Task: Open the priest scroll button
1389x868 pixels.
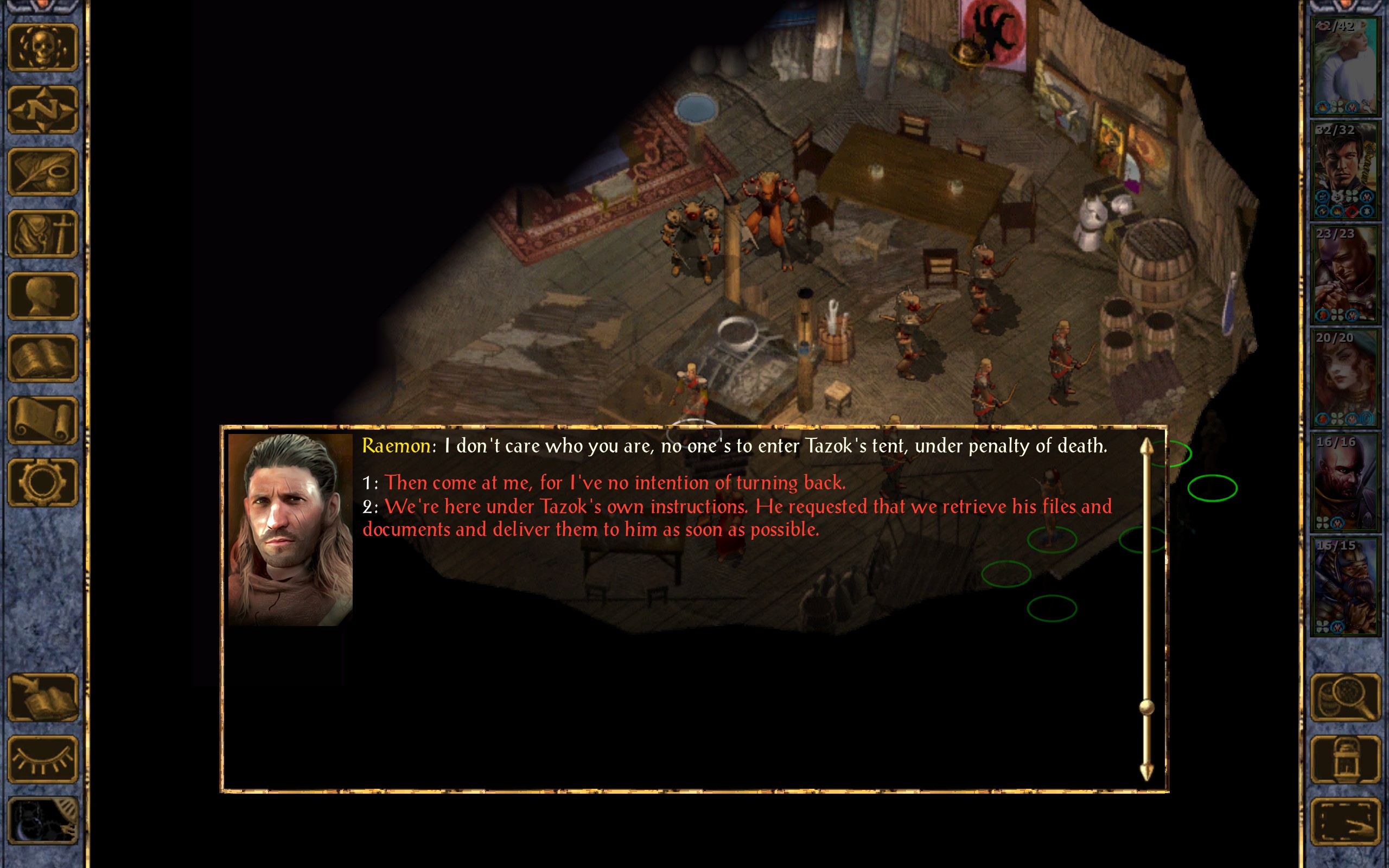Action: tap(42, 420)
